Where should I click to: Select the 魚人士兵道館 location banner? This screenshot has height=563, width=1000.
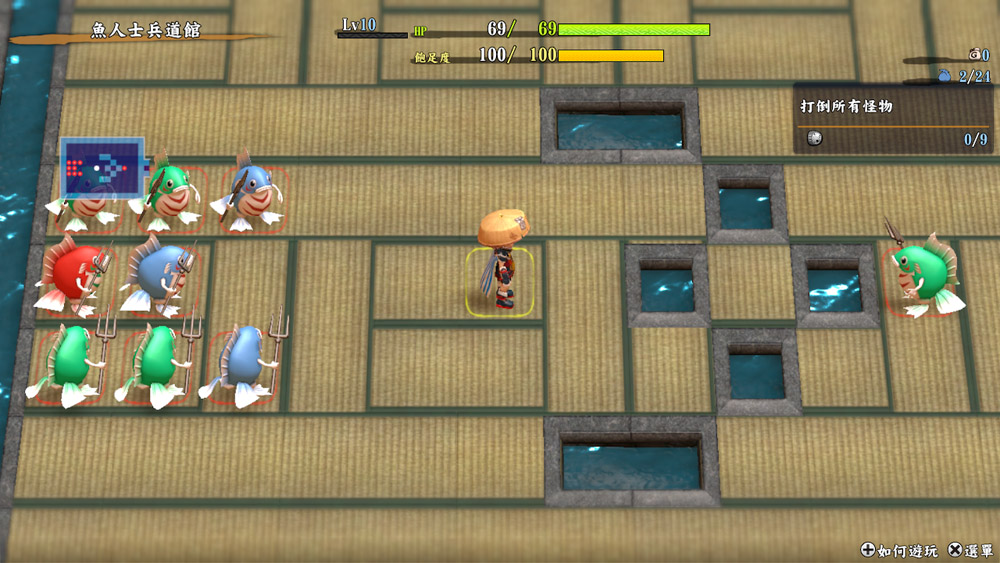click(146, 31)
